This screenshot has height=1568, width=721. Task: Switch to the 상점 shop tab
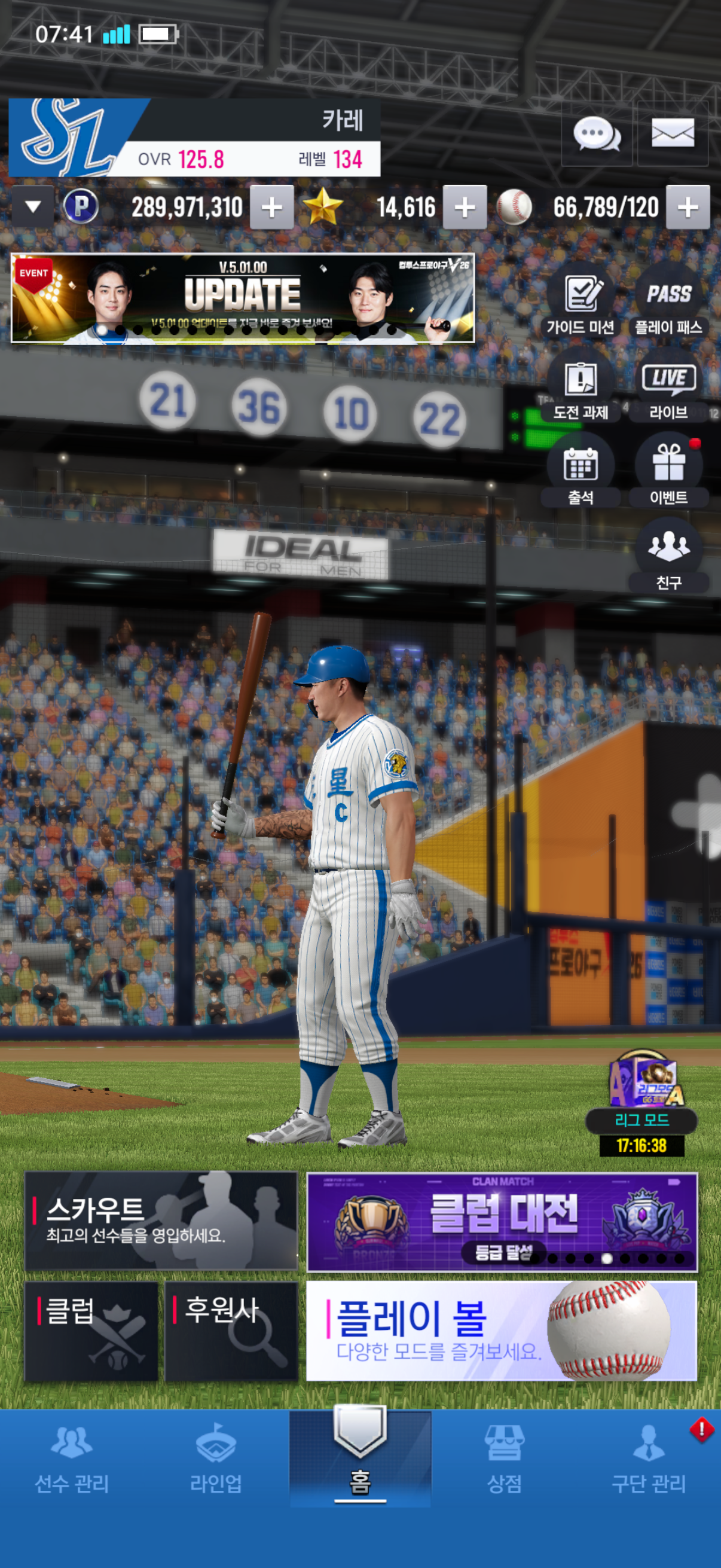click(504, 1459)
